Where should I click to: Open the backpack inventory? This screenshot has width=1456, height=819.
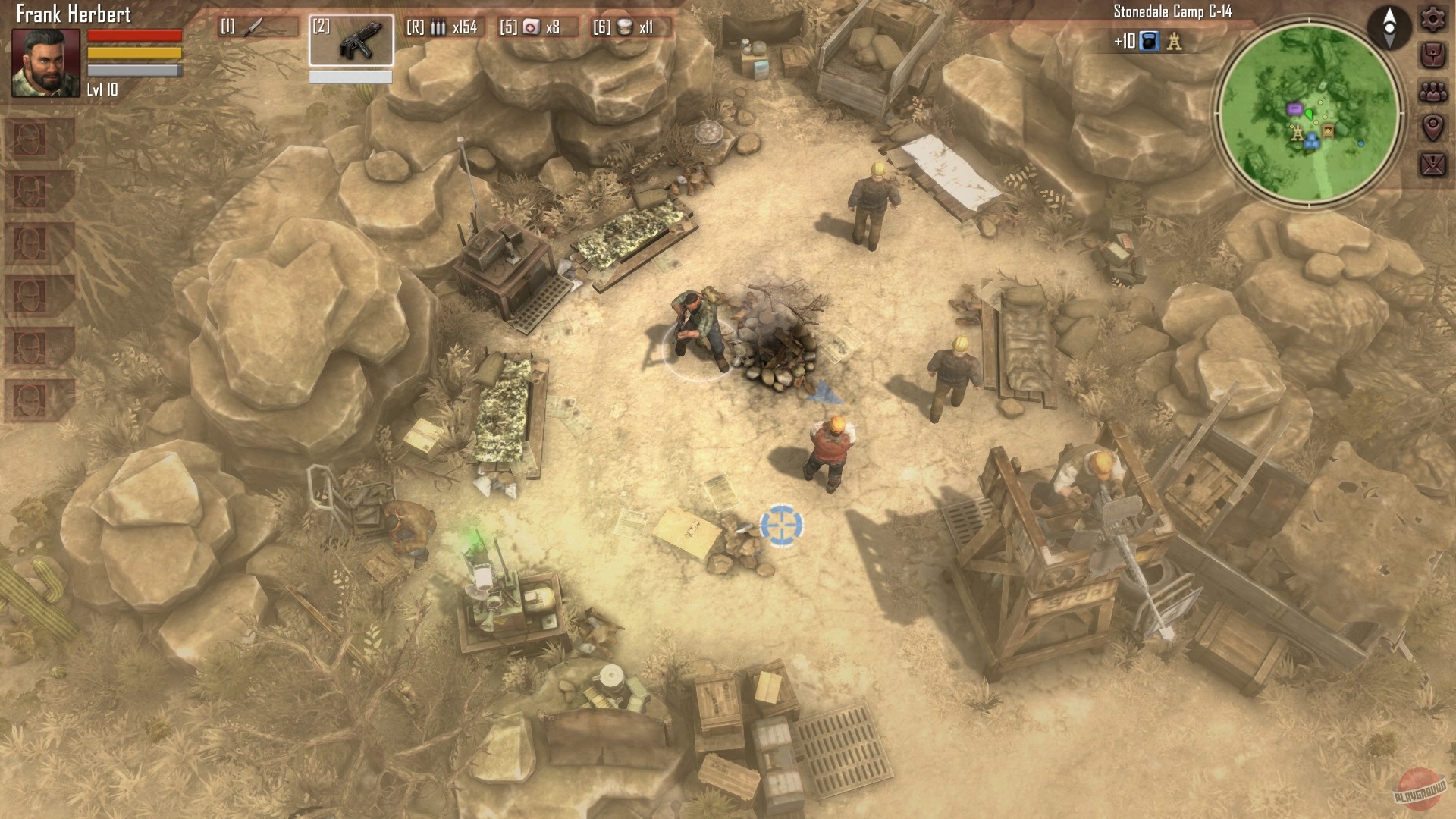coord(1432,55)
